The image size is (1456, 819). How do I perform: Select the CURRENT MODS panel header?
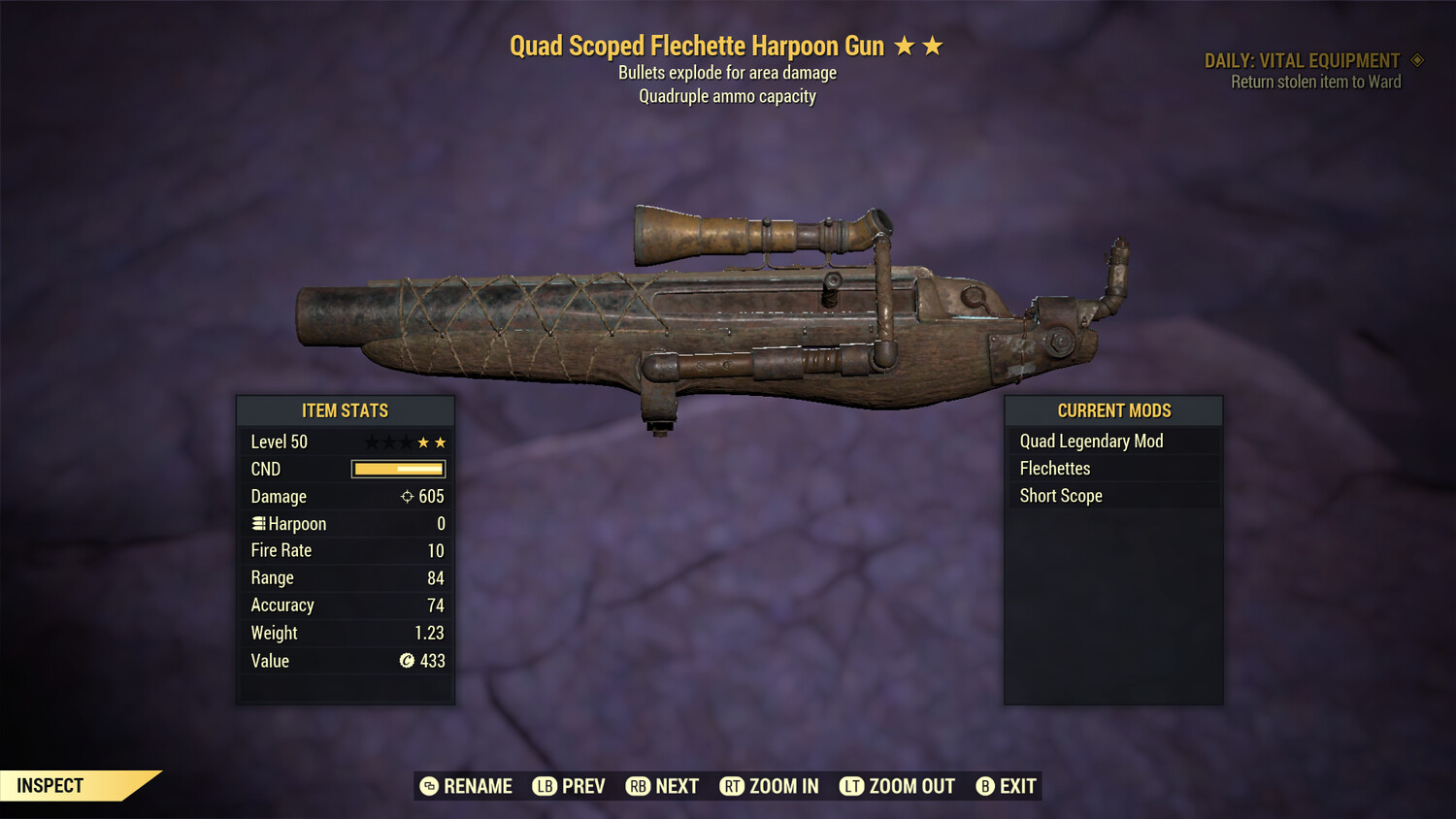tap(1113, 410)
